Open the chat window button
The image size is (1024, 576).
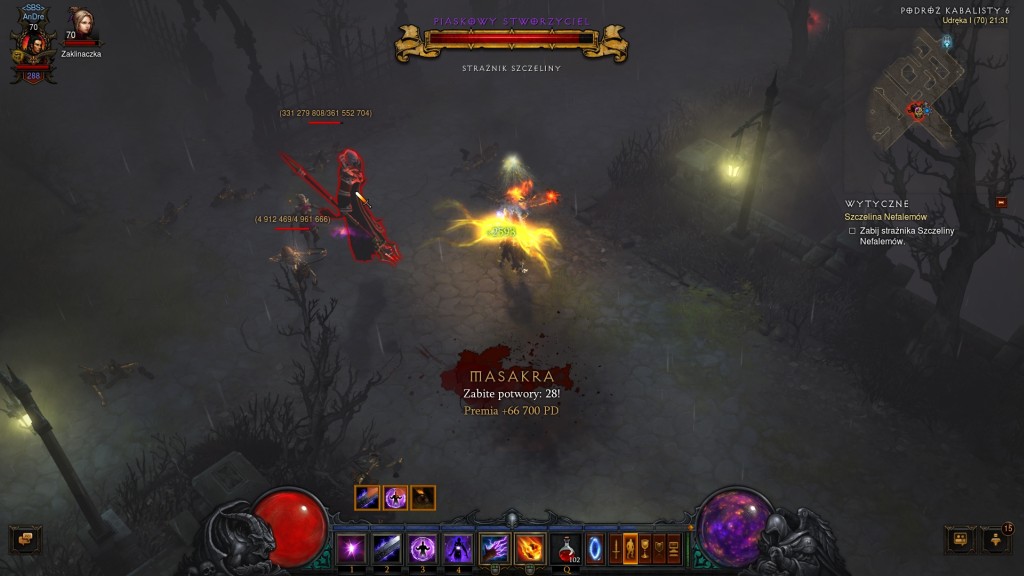tap(25, 540)
